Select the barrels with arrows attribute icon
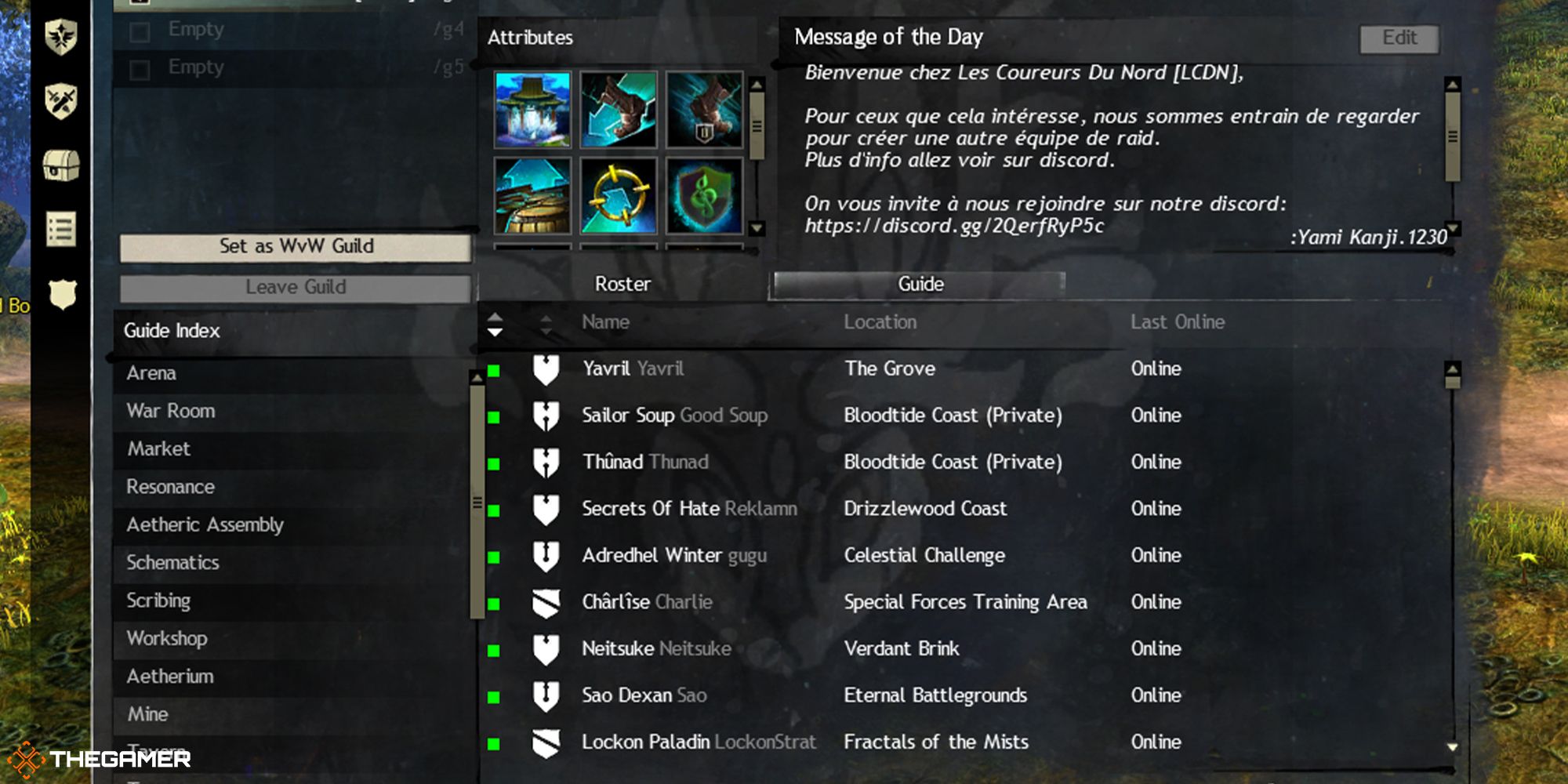Viewport: 1568px width, 784px height. tap(533, 196)
